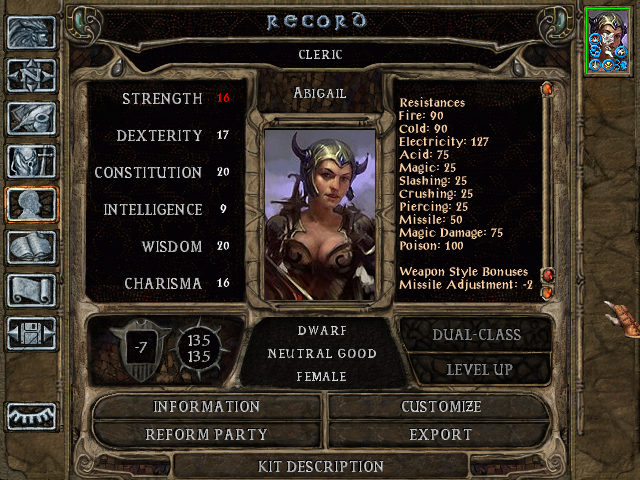Export the character
Screen dimensions: 640x480
440,435
